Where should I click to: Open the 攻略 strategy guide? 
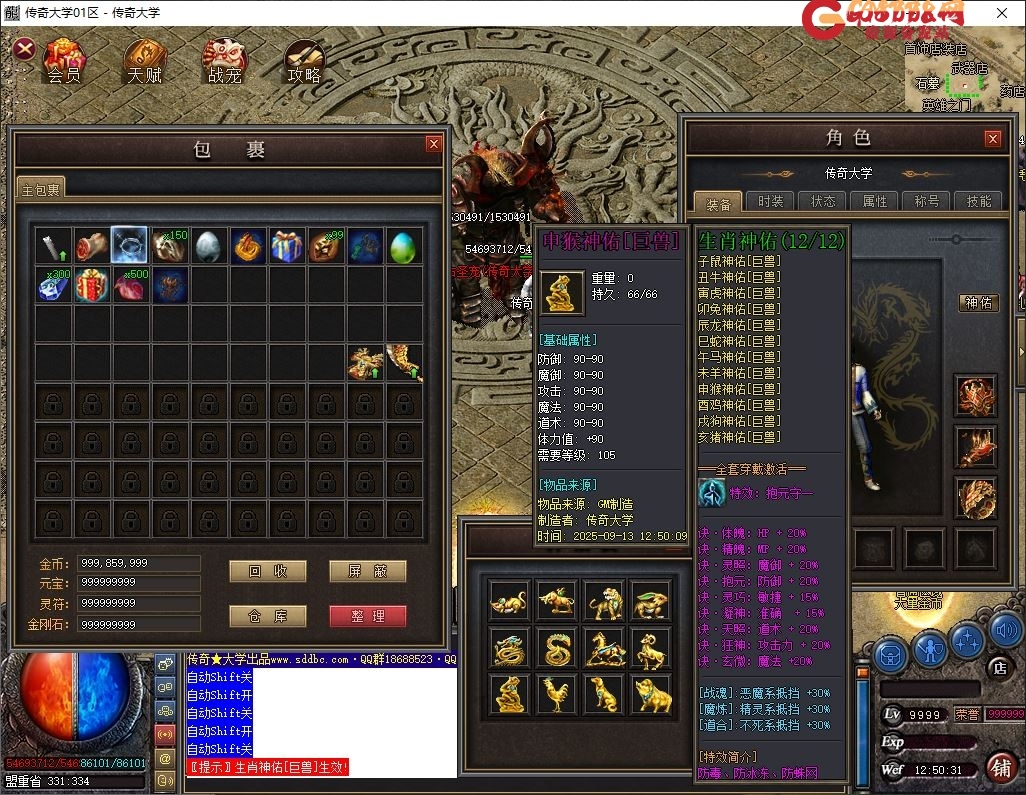304,61
